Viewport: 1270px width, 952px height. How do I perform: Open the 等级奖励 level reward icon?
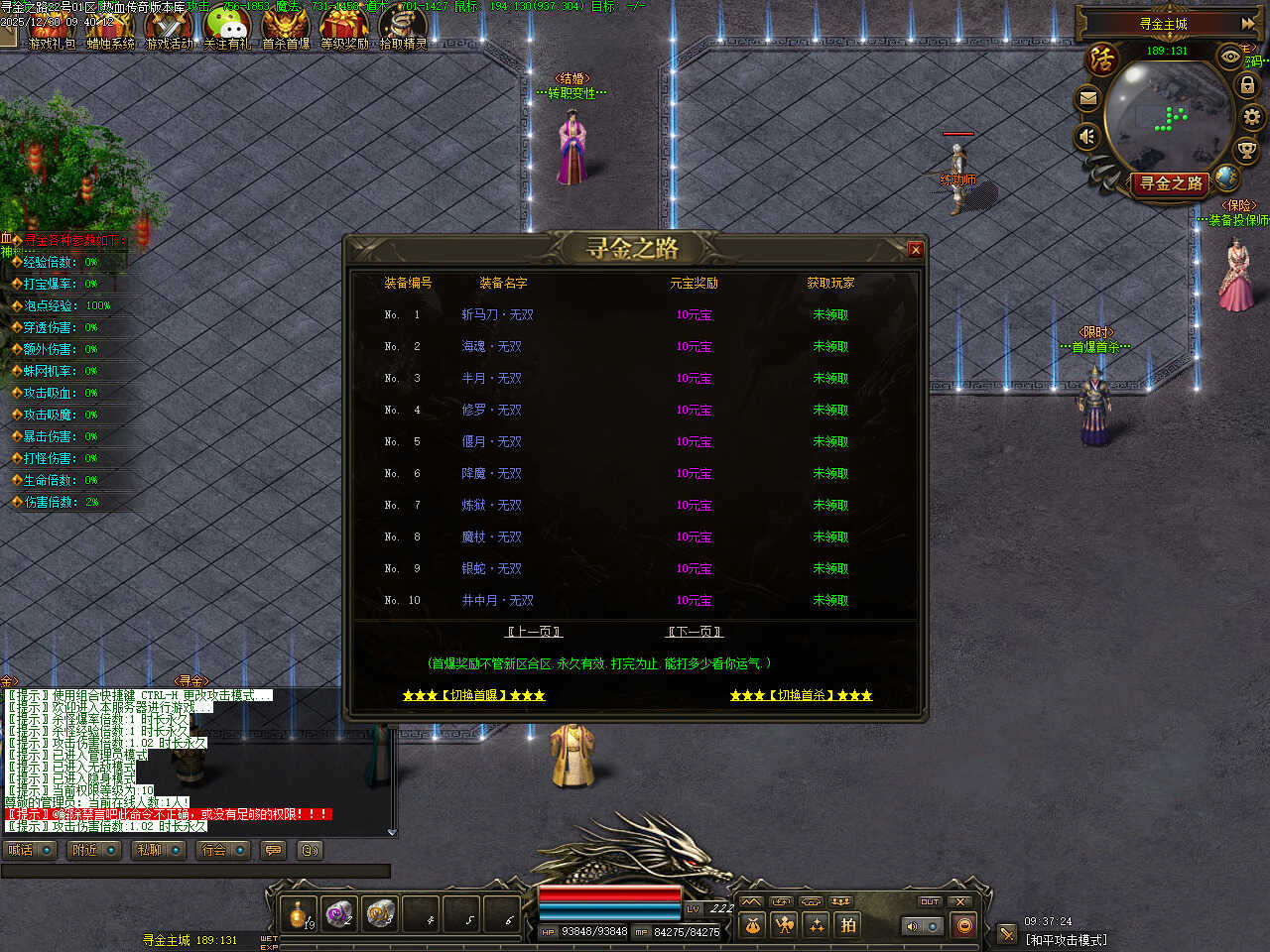coord(344,27)
